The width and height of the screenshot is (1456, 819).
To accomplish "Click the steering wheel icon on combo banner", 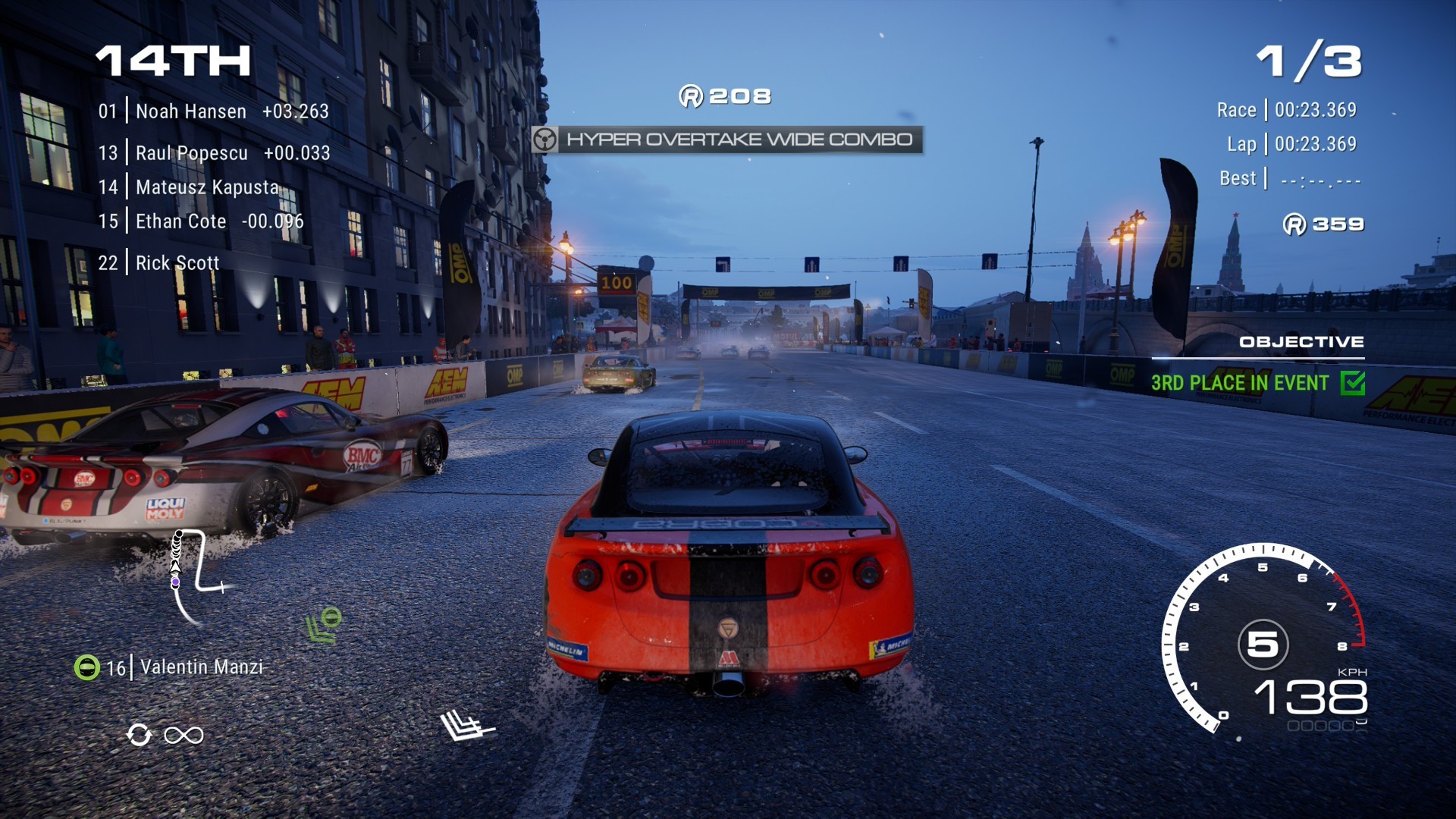I will (544, 140).
